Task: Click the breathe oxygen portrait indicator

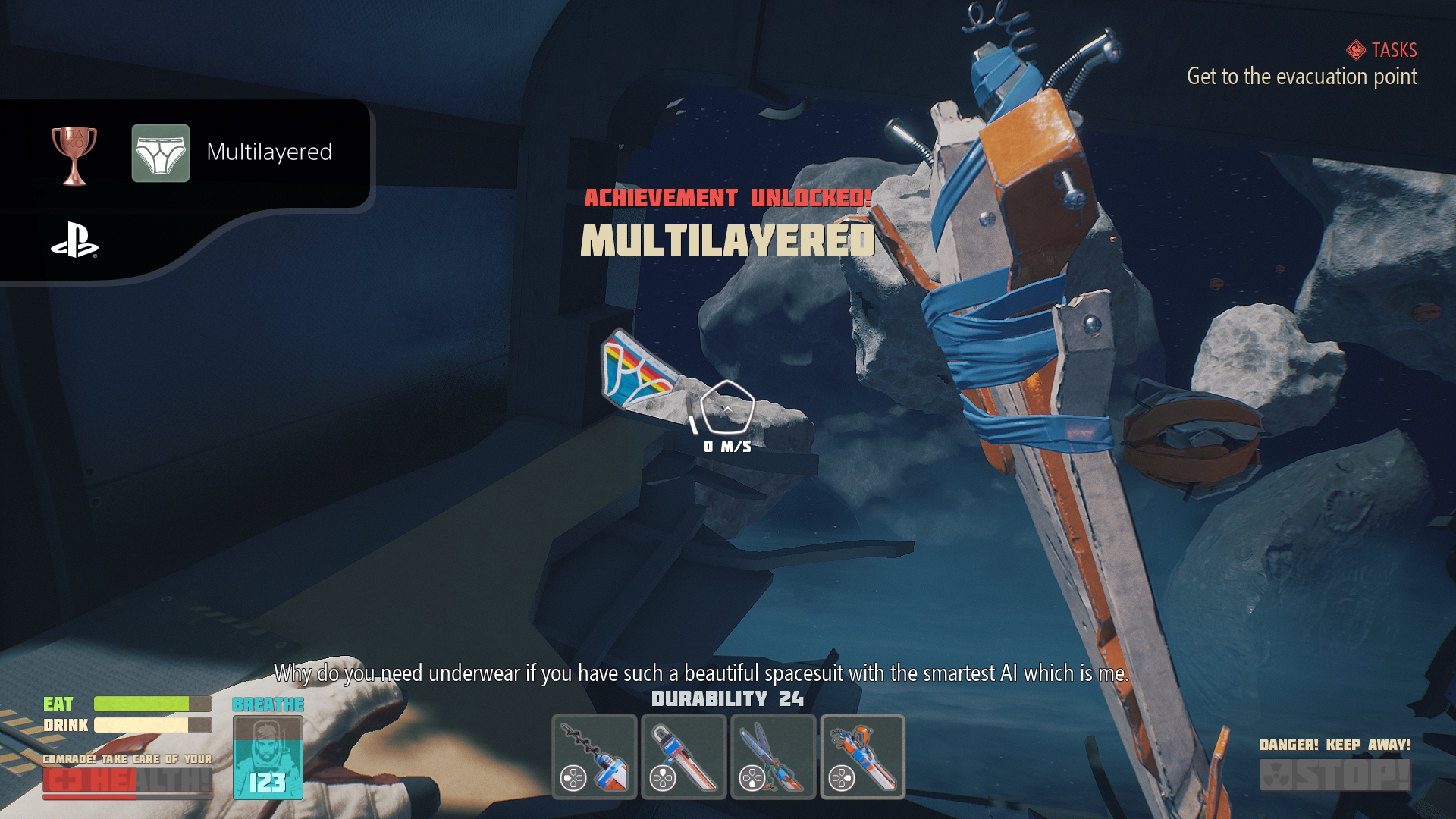Action: 268,757
